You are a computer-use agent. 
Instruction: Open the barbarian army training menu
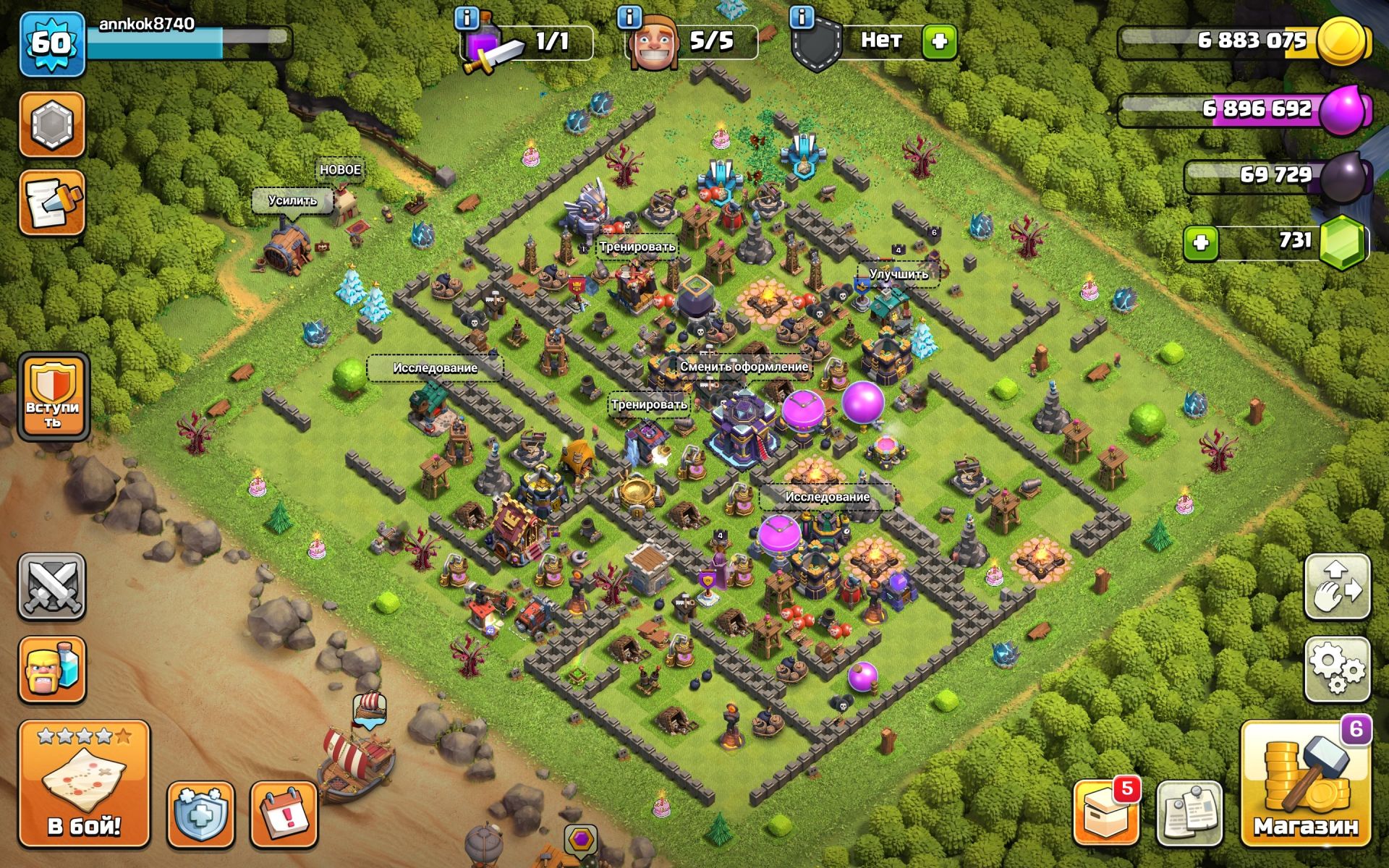point(51,670)
